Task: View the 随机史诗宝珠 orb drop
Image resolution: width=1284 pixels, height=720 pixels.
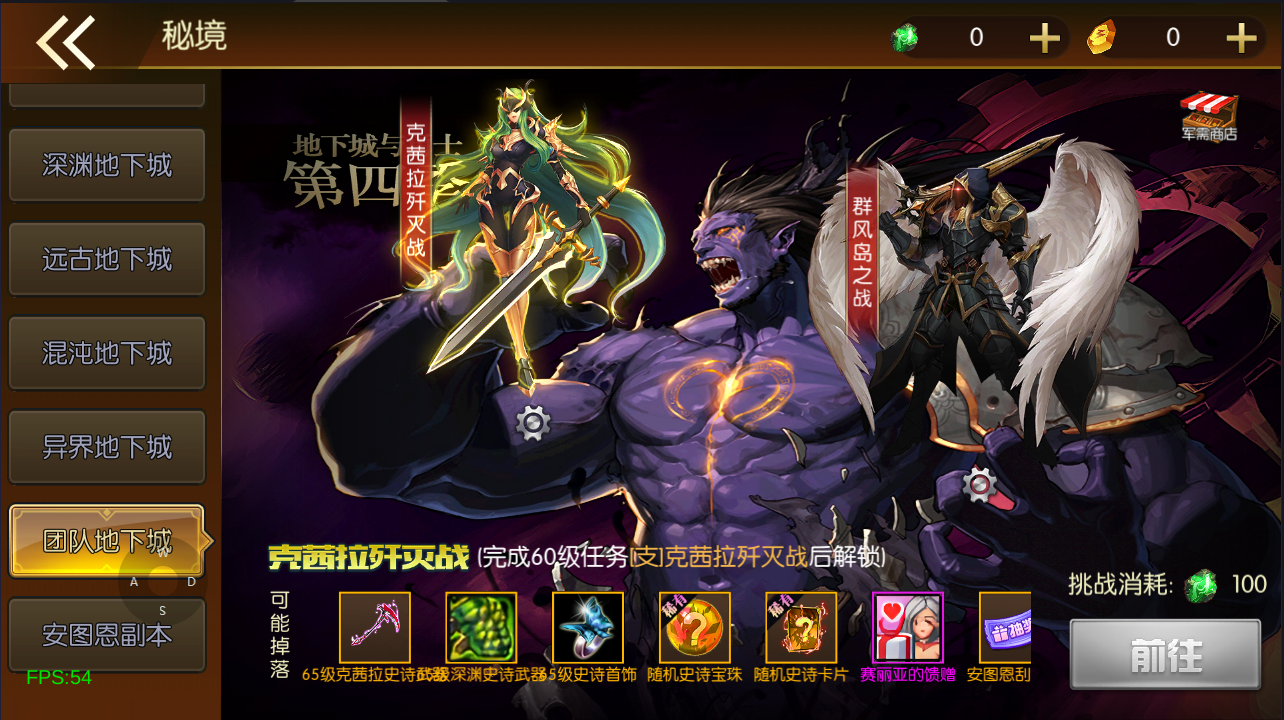Action: tap(694, 628)
